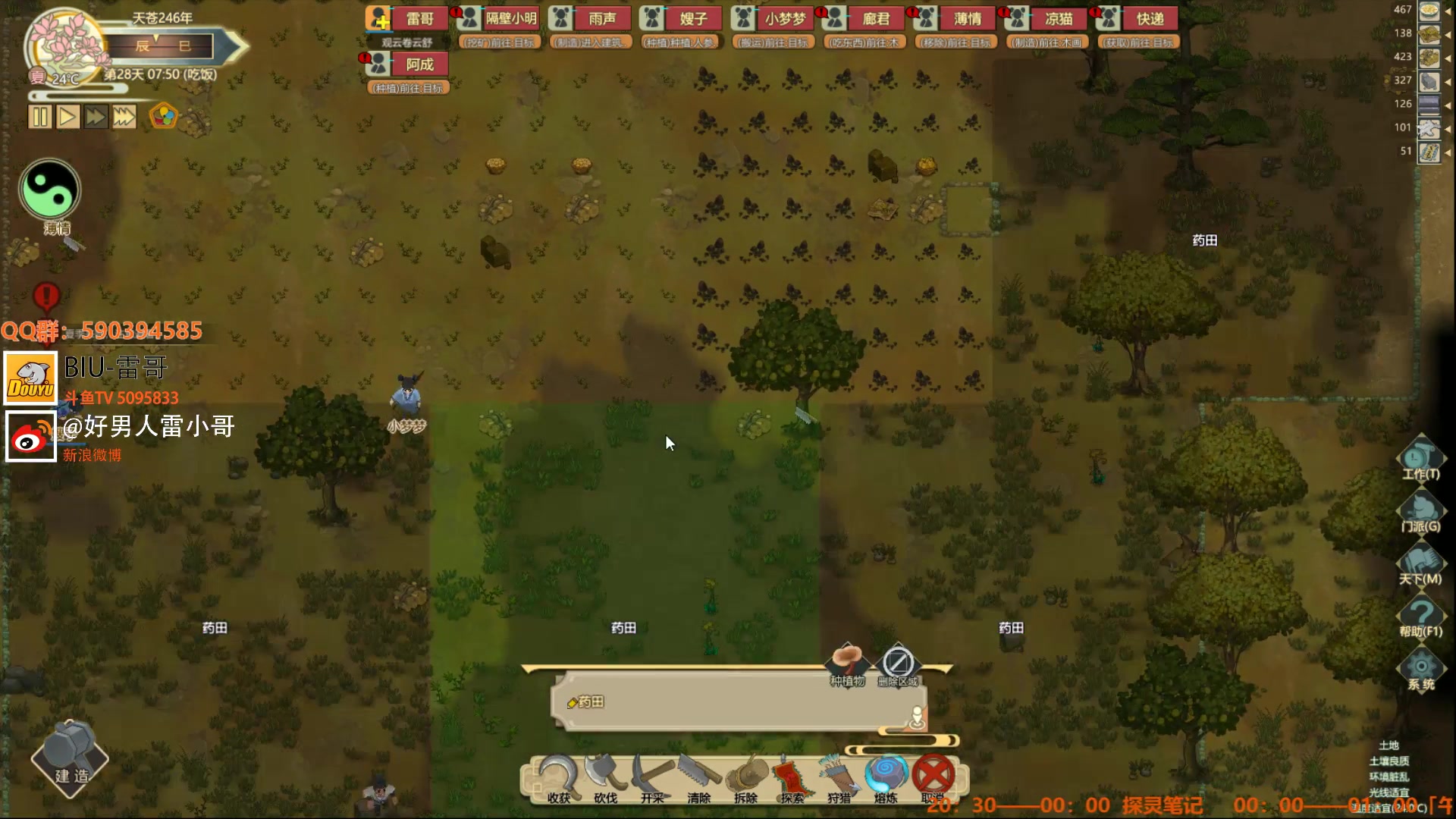1456x819 pixels.
Task: Pause the game with the pause button
Action: pos(40,117)
